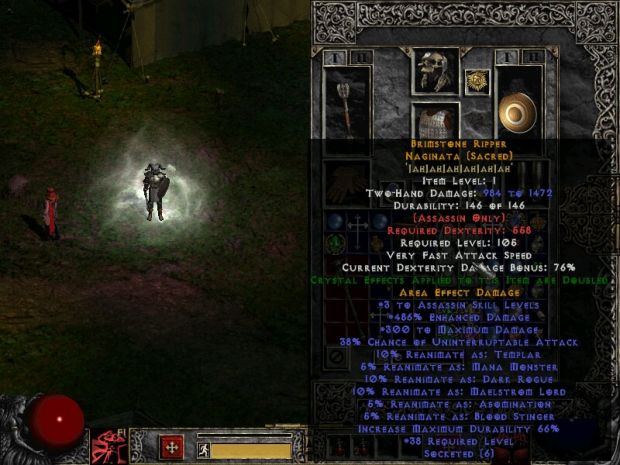Pick the round shield in the off-hand slot
Image resolution: width=620 pixels, height=465 pixels.
pos(518,111)
